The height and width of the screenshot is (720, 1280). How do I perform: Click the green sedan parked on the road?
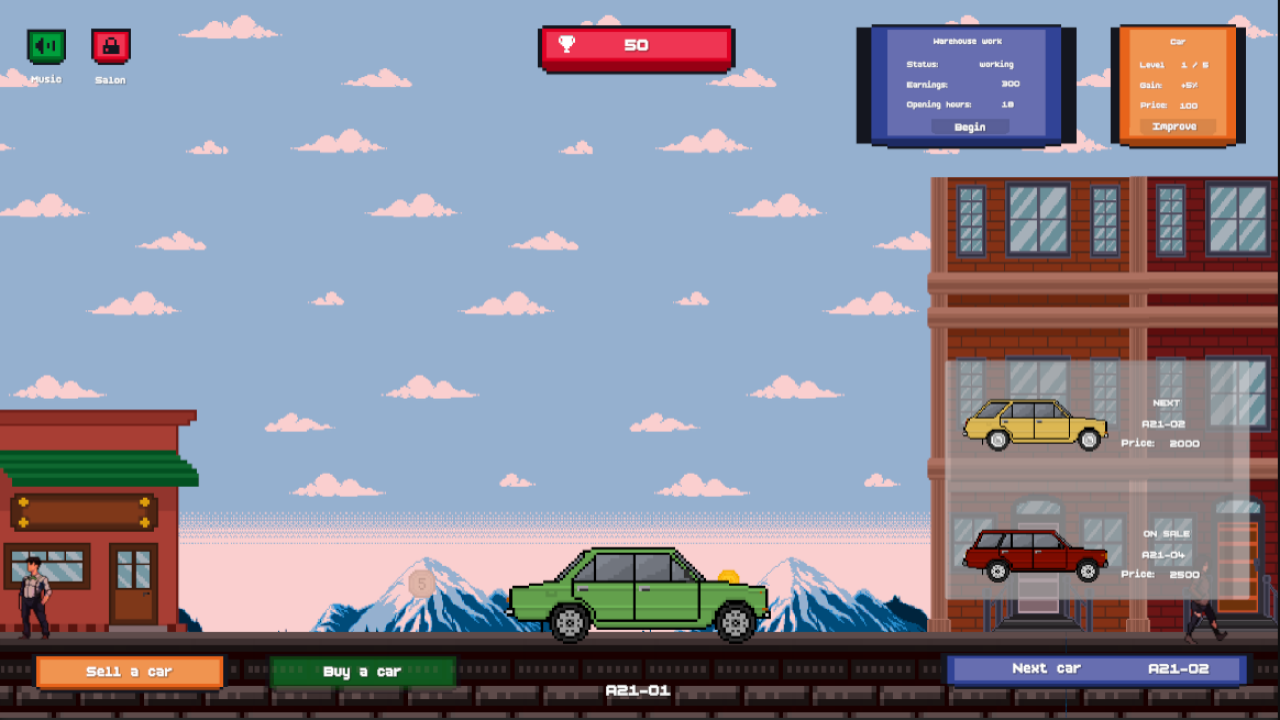640,595
